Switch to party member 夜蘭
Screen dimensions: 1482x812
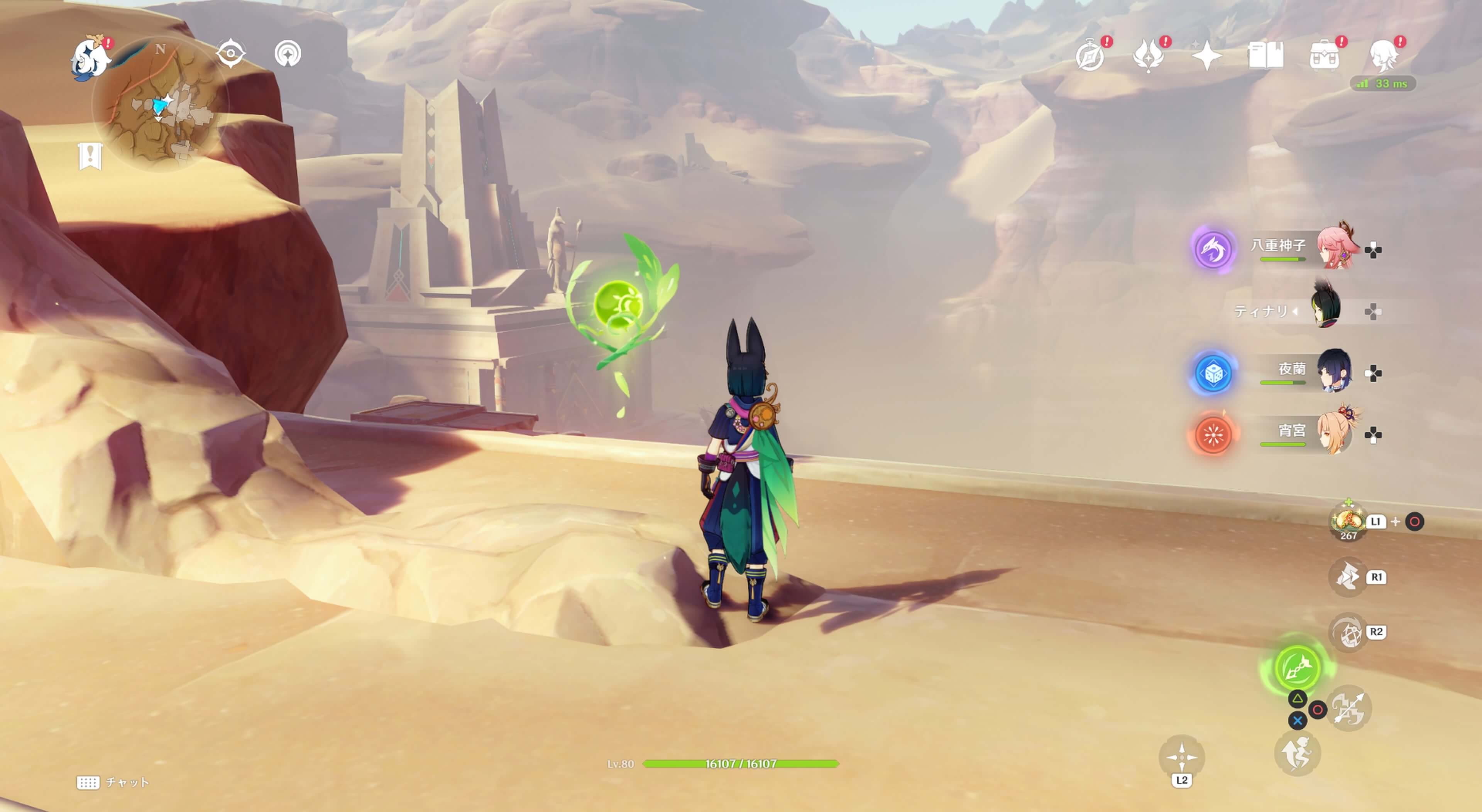coord(1334,371)
